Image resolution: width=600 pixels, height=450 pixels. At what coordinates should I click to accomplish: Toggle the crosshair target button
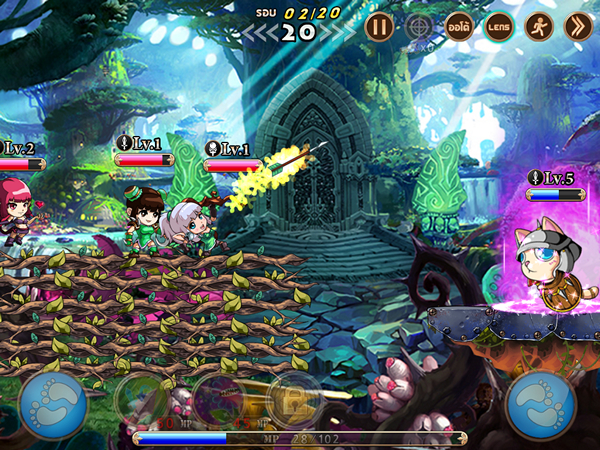coord(420,26)
